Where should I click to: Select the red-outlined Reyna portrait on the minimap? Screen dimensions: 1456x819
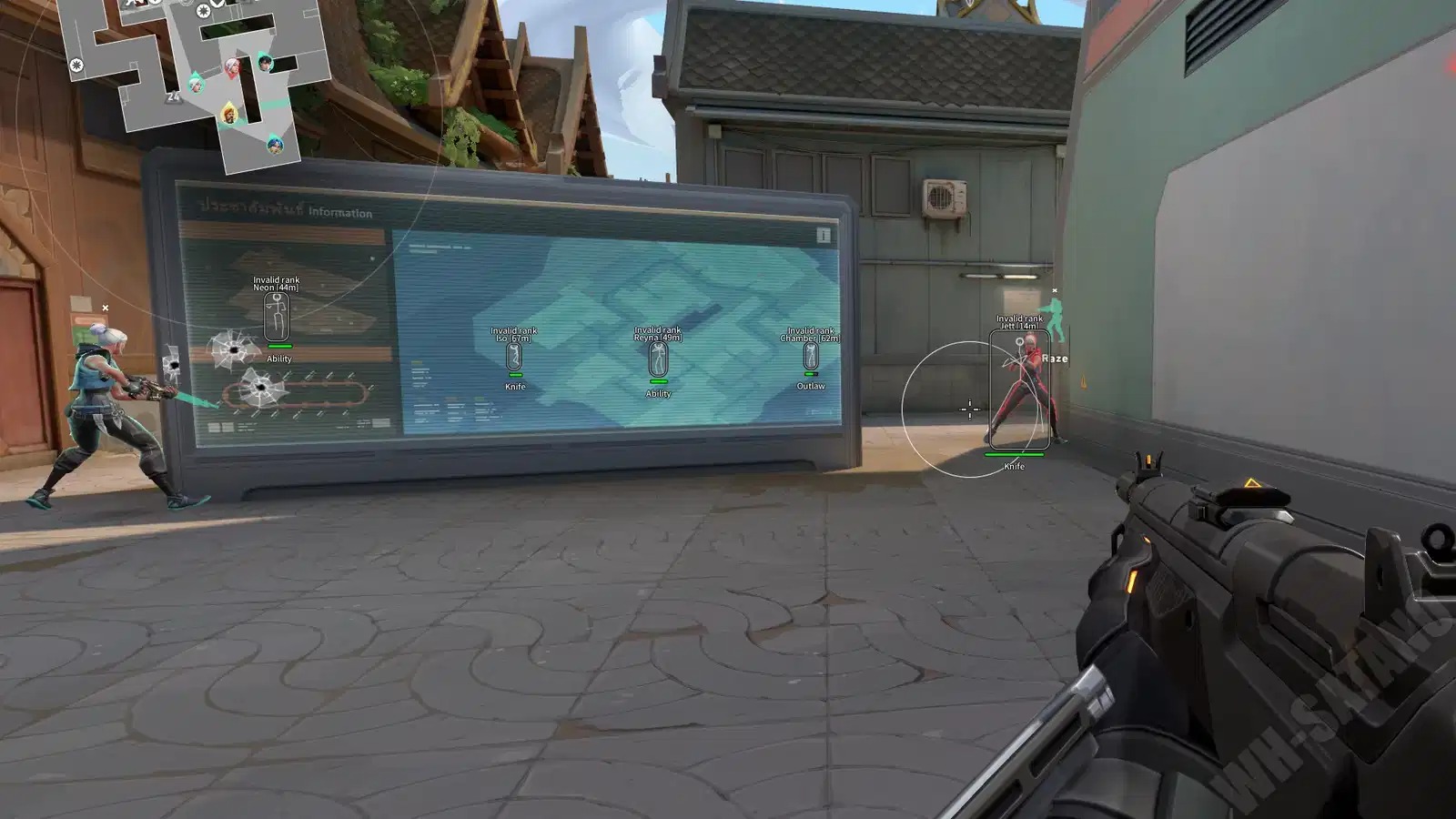point(233,66)
